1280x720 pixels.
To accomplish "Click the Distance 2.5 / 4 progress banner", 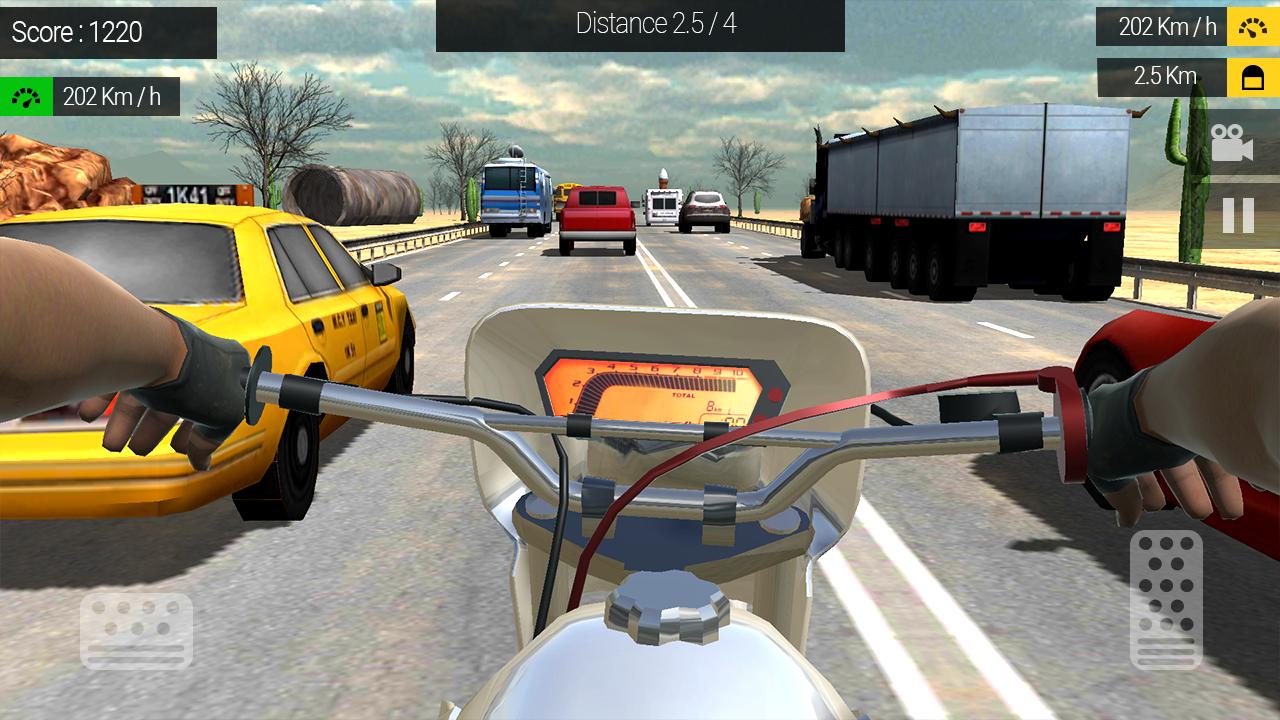I will pos(640,24).
